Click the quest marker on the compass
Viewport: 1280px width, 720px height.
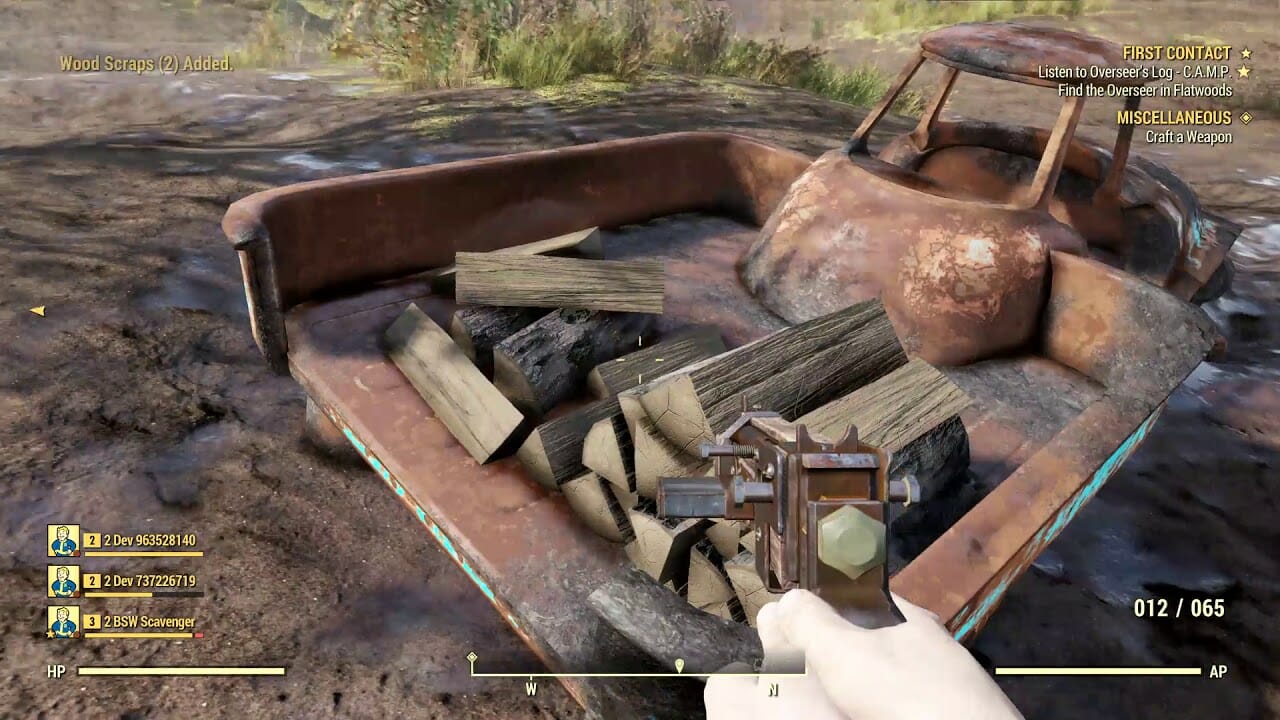679,665
